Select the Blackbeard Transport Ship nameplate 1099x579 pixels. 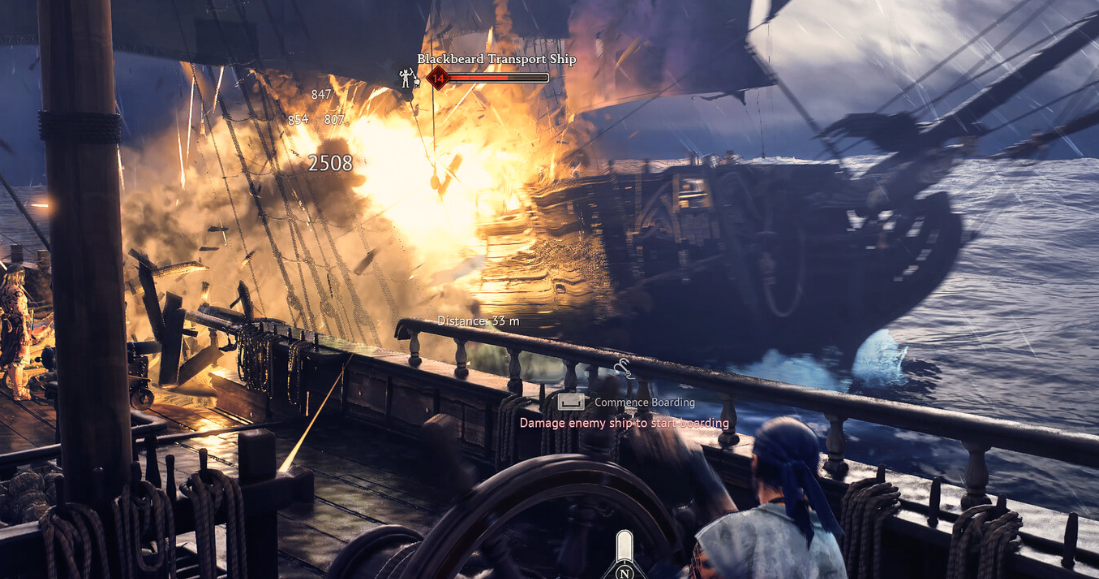click(496, 59)
